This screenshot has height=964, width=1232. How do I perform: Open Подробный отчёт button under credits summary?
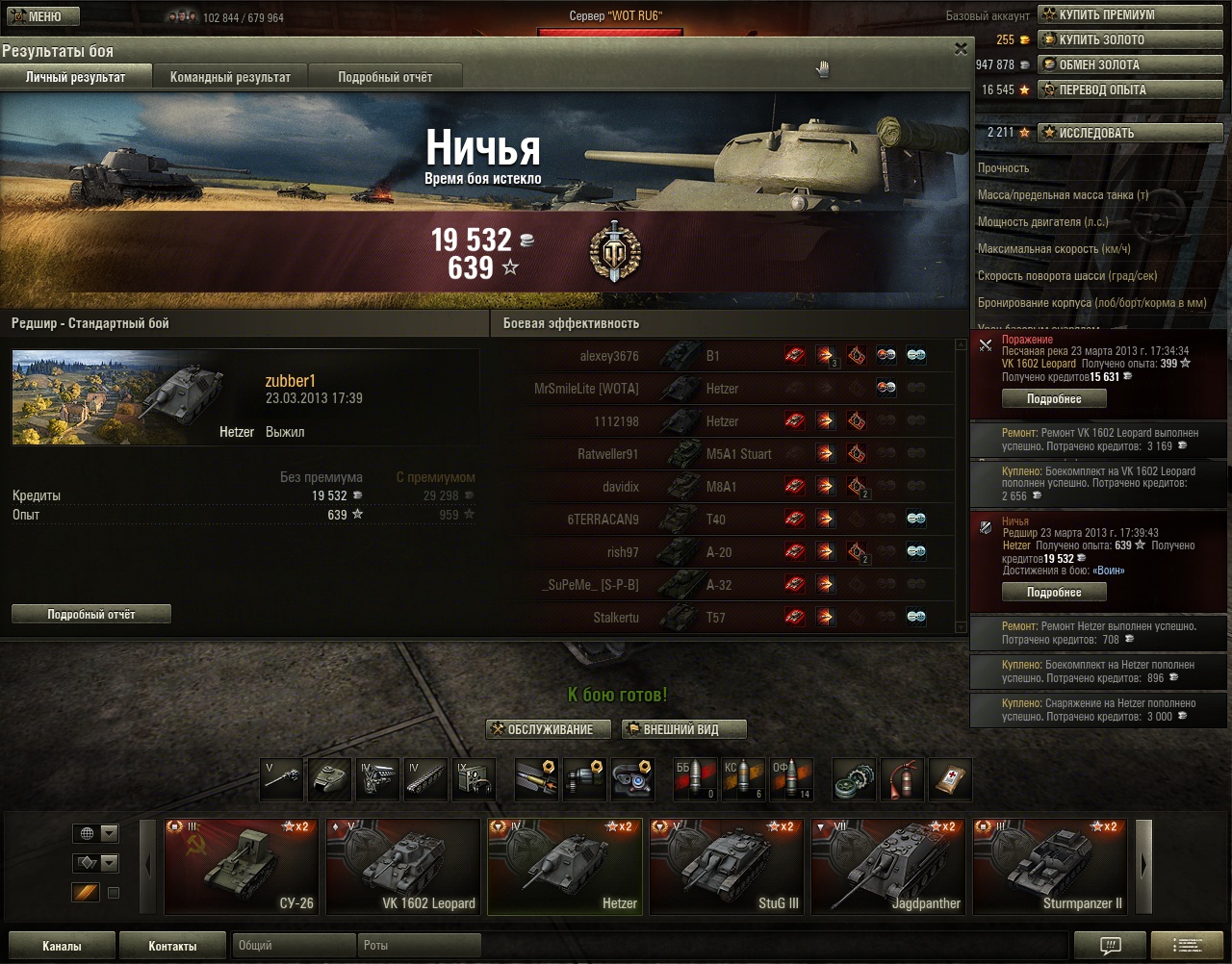click(x=91, y=614)
